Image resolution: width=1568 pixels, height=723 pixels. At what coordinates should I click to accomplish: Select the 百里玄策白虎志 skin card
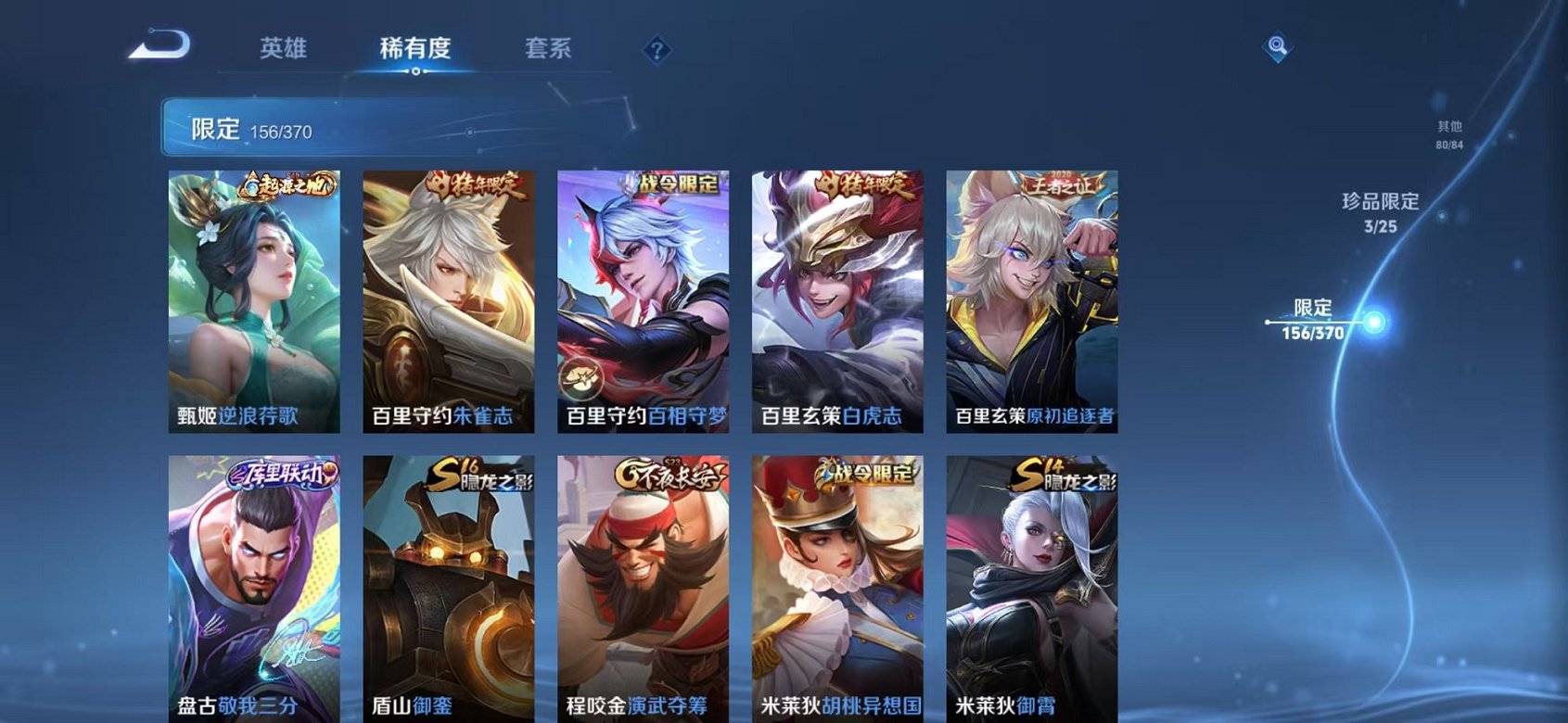pyautogui.click(x=838, y=297)
